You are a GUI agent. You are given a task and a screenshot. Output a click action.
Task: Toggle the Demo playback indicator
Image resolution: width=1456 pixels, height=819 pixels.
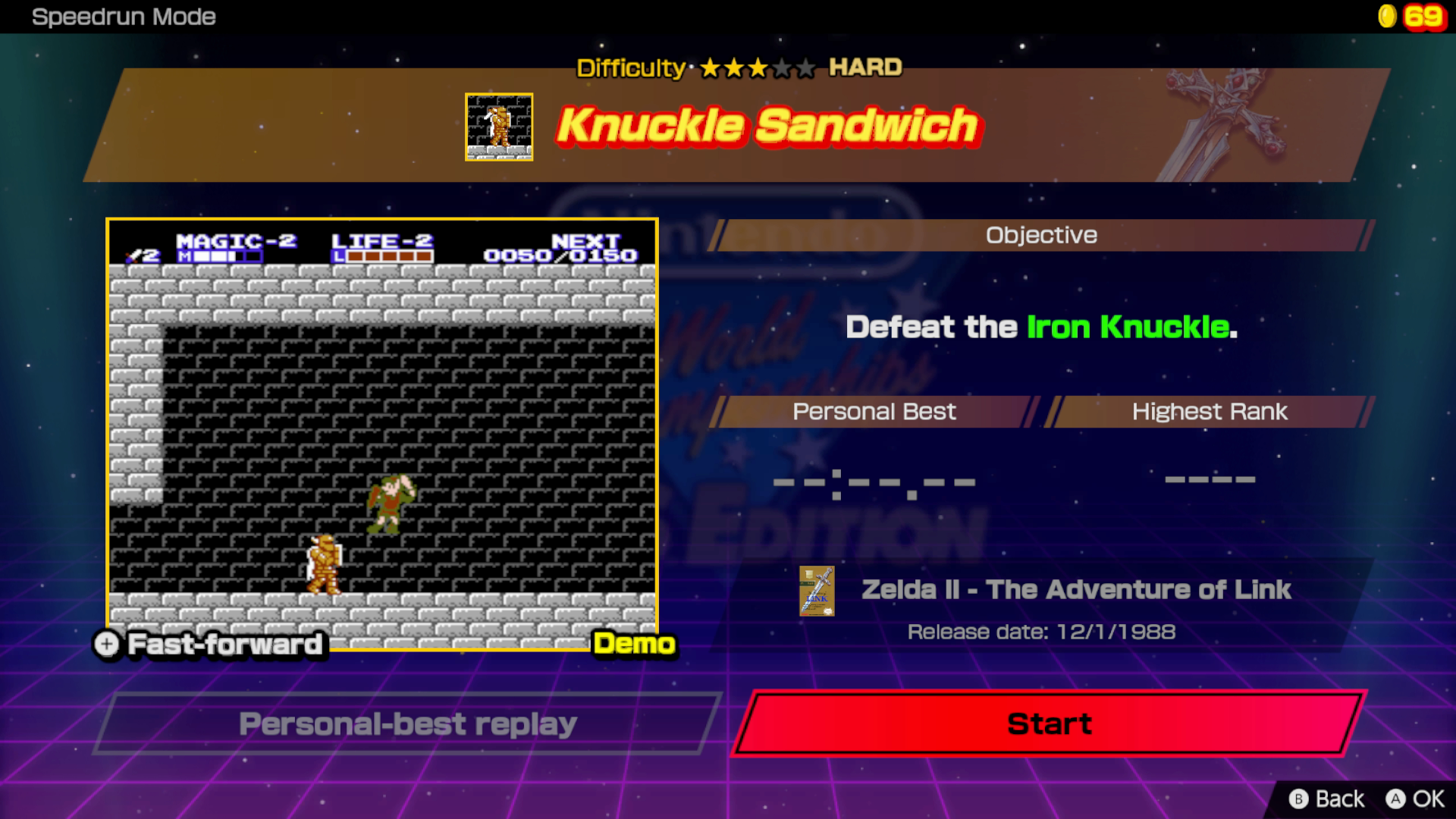(634, 645)
